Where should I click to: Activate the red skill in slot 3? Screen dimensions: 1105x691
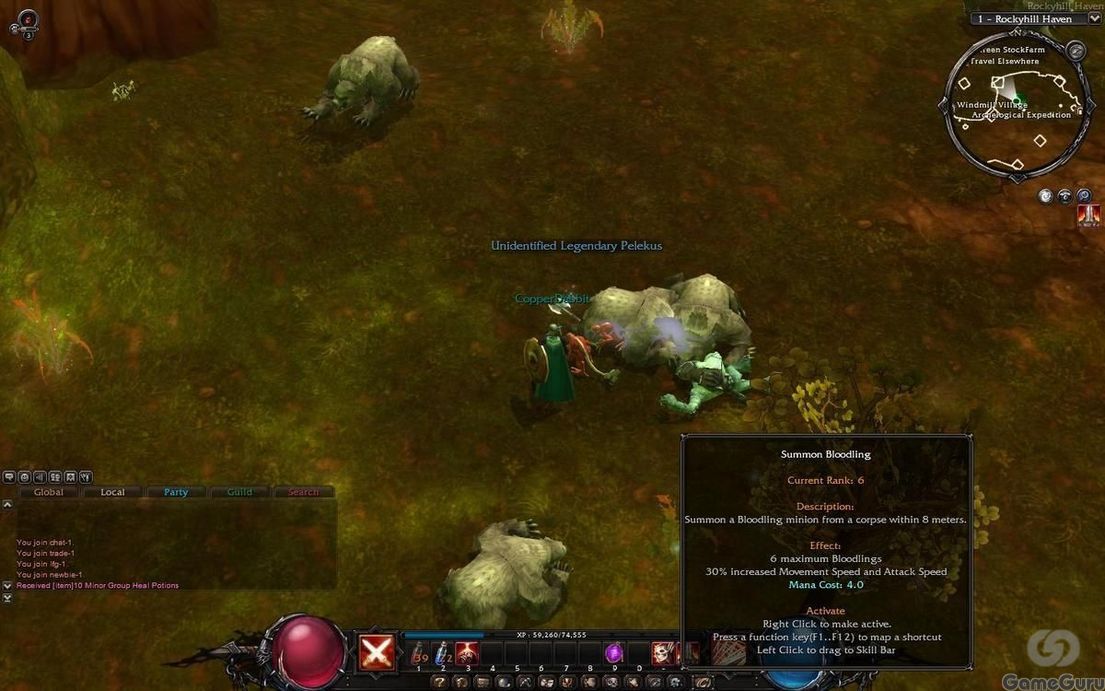click(x=467, y=653)
